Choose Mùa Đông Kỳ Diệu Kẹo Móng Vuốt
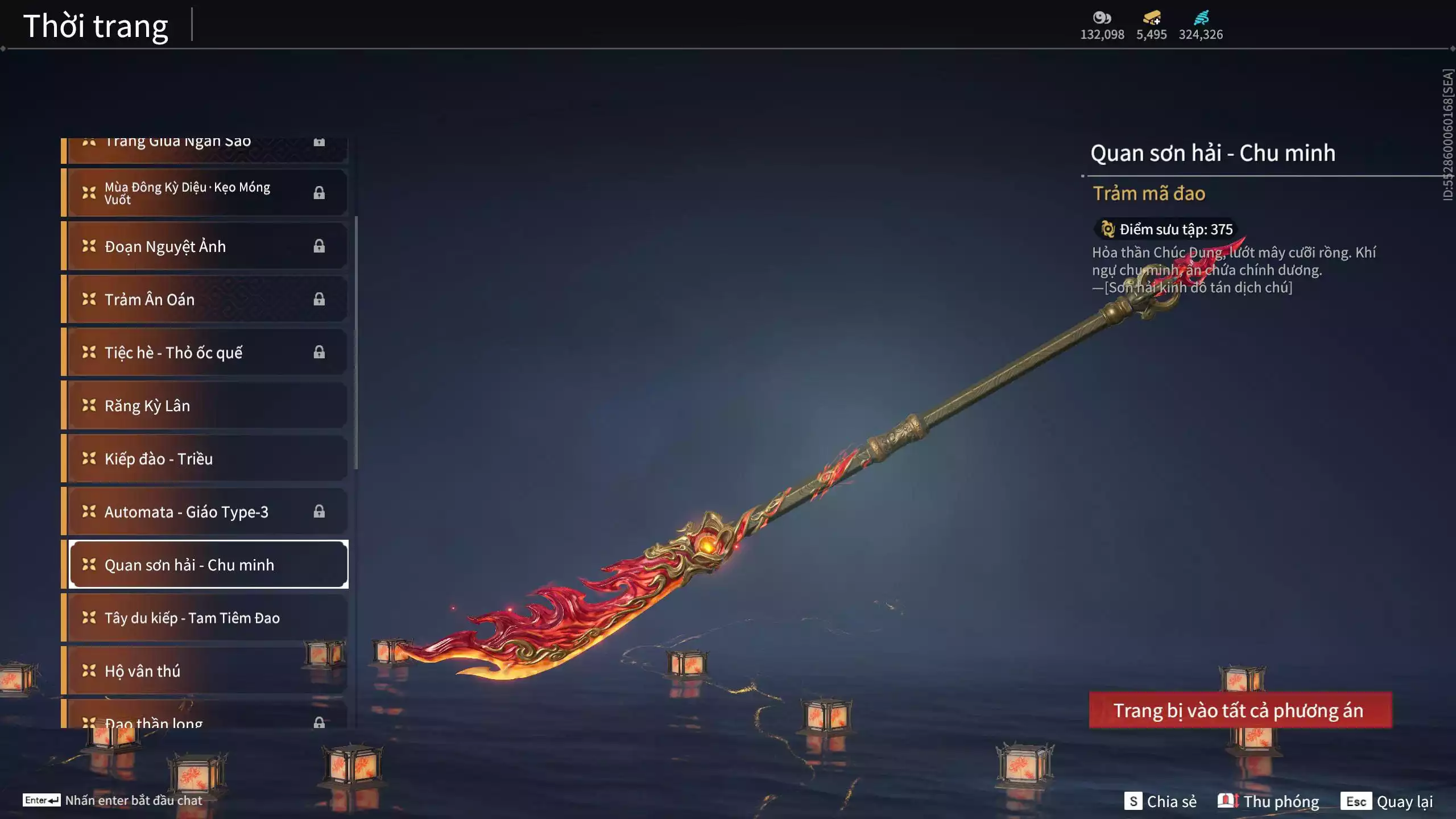 (x=205, y=193)
